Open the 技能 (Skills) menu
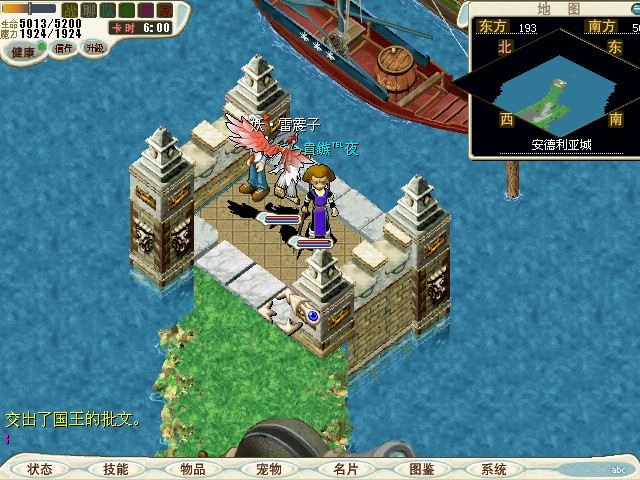This screenshot has width=640, height=480. pos(115,469)
